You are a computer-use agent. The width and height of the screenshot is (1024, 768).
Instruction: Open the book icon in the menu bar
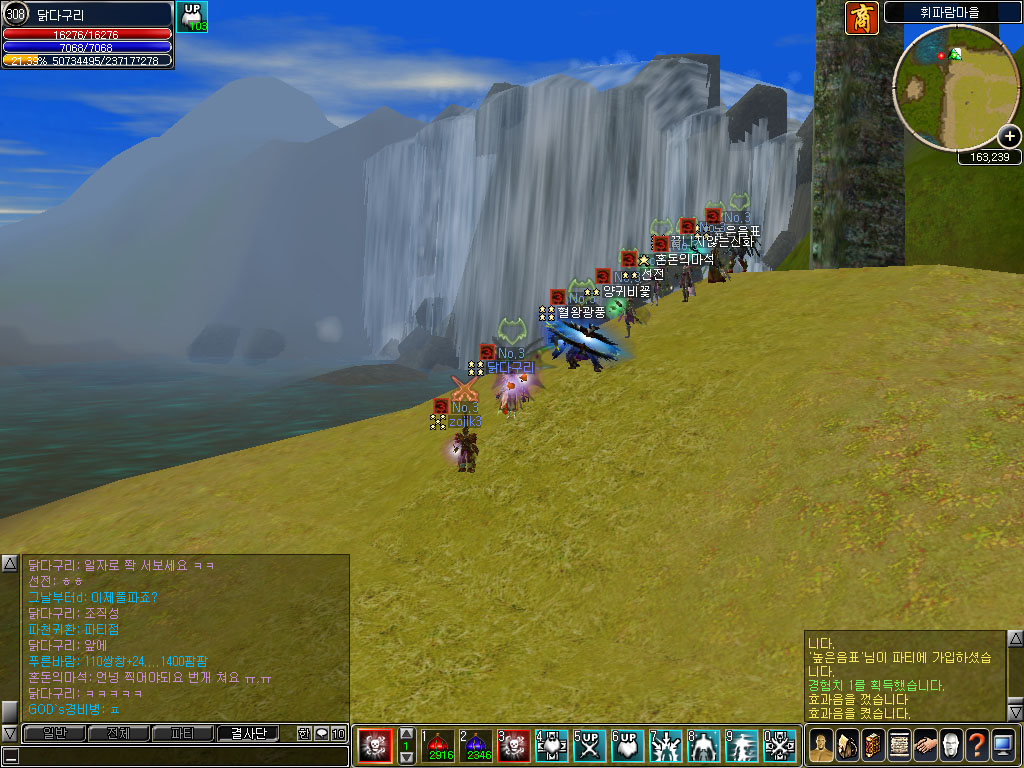pos(872,745)
